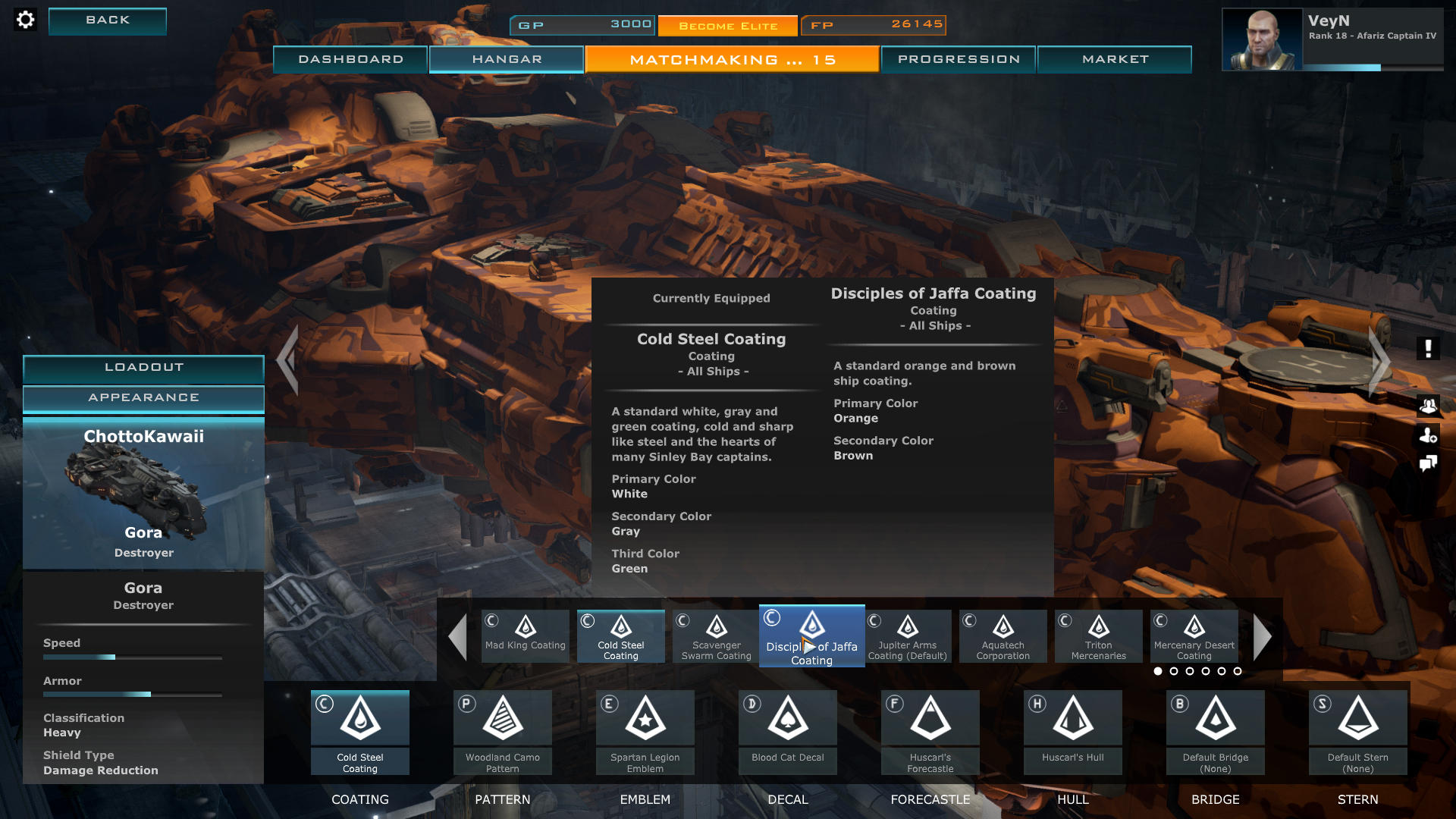Equip Disciples of Jaffa Coating
Screen dimensions: 1456x819
811,635
